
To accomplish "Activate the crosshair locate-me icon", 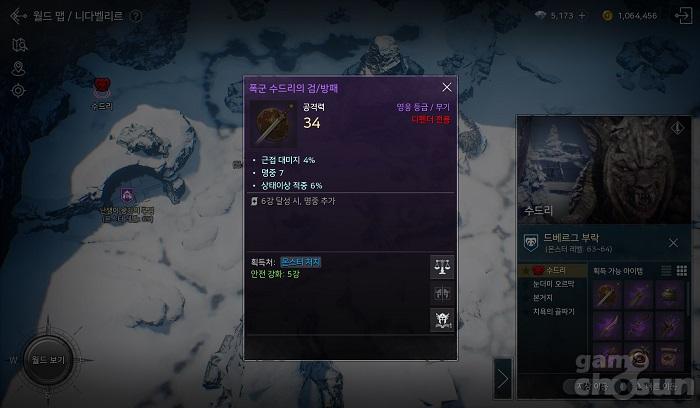I will click(x=18, y=91).
